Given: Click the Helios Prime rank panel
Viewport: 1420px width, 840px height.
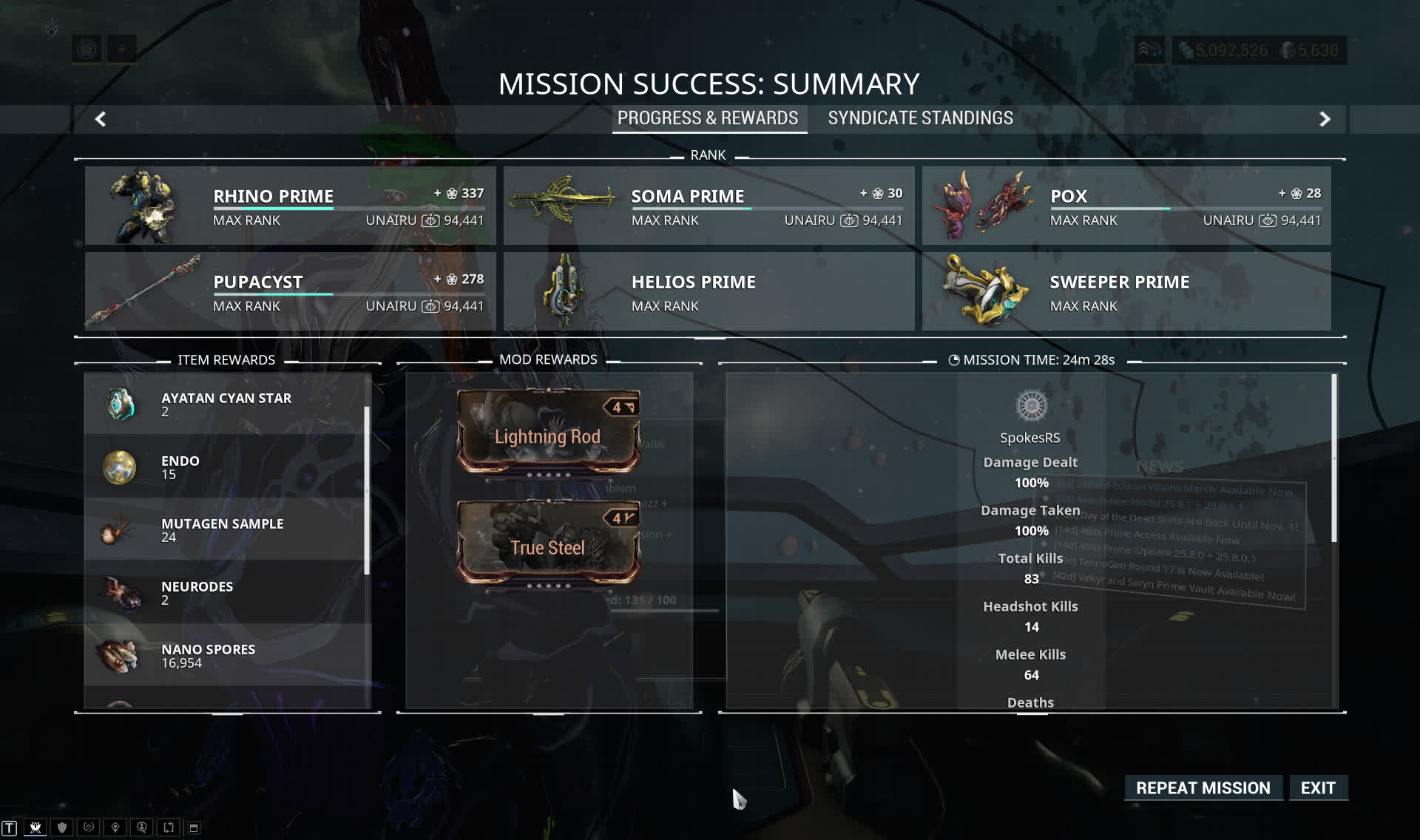Looking at the screenshot, I should coord(709,291).
